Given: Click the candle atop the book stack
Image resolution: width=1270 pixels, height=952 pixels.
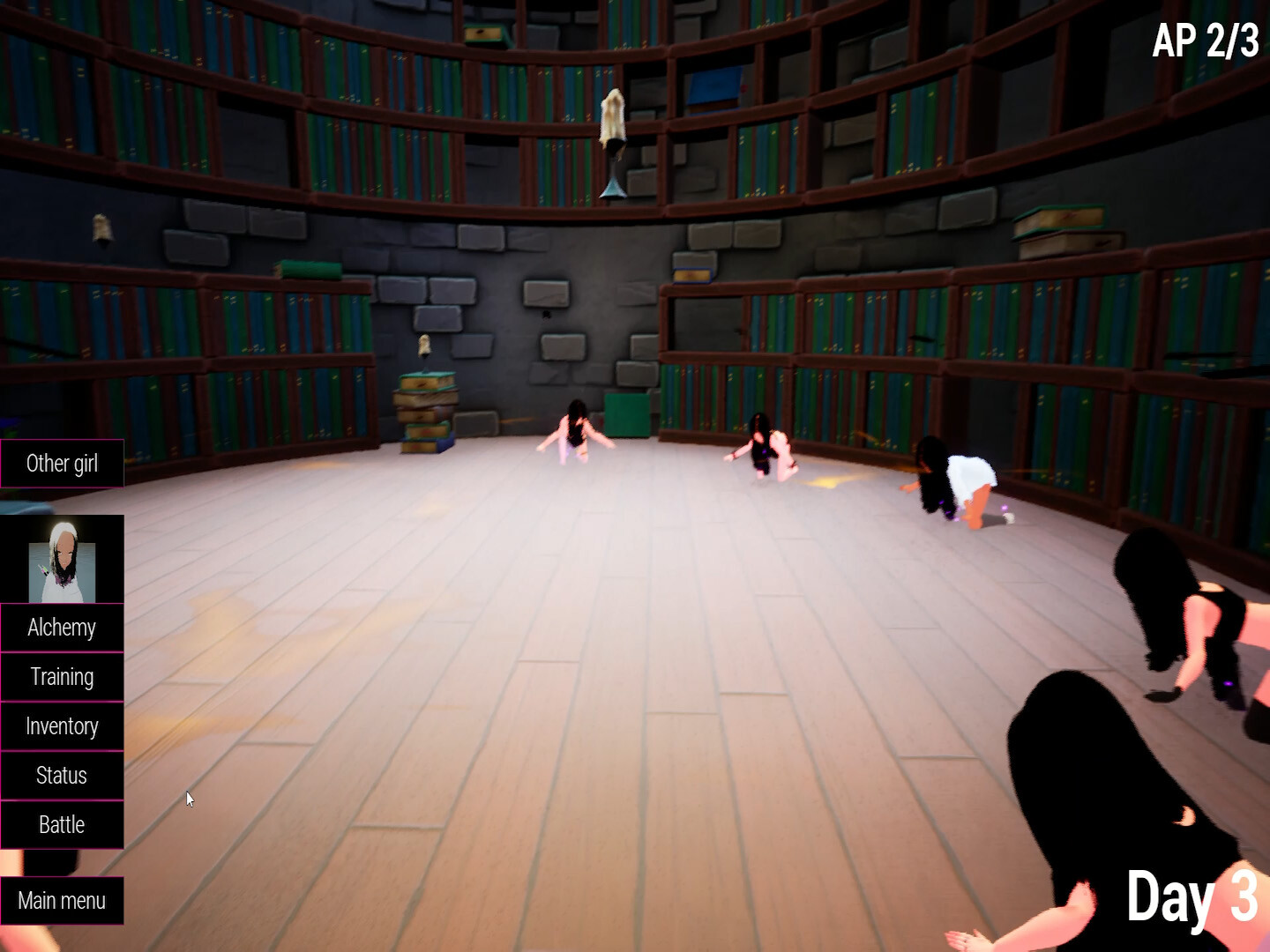Looking at the screenshot, I should [x=427, y=346].
